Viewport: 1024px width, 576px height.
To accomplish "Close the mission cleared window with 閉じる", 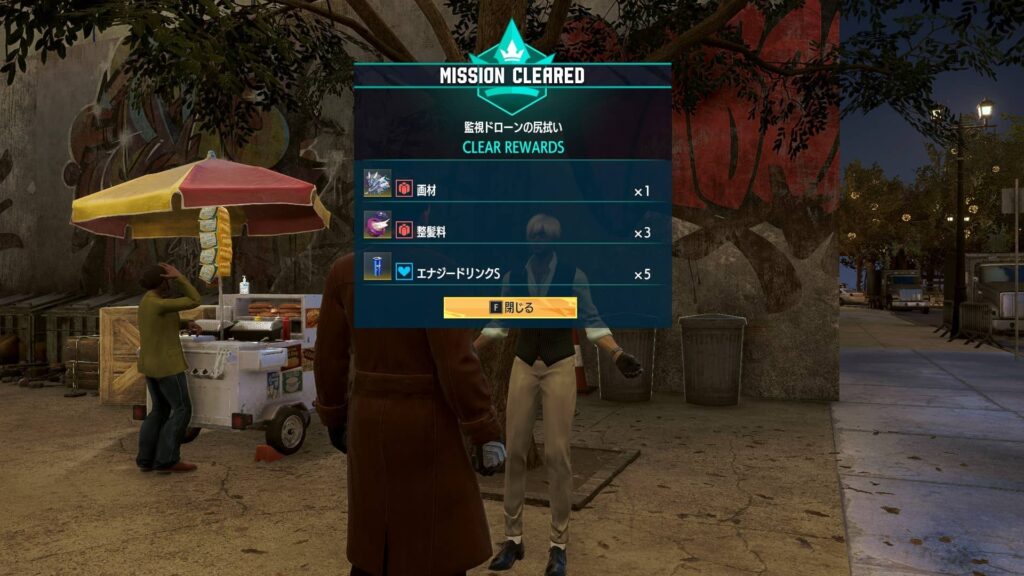I will tap(510, 307).
